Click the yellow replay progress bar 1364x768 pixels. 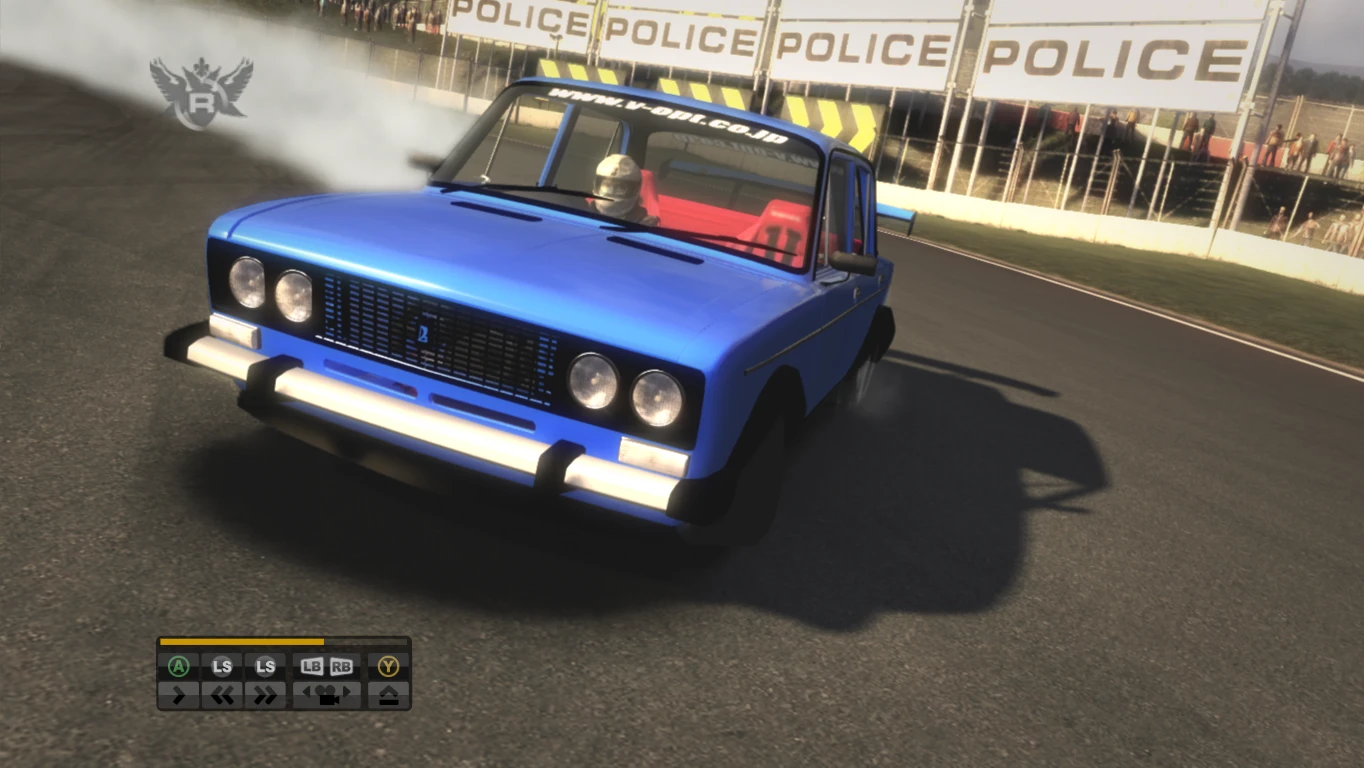pyautogui.click(x=240, y=642)
